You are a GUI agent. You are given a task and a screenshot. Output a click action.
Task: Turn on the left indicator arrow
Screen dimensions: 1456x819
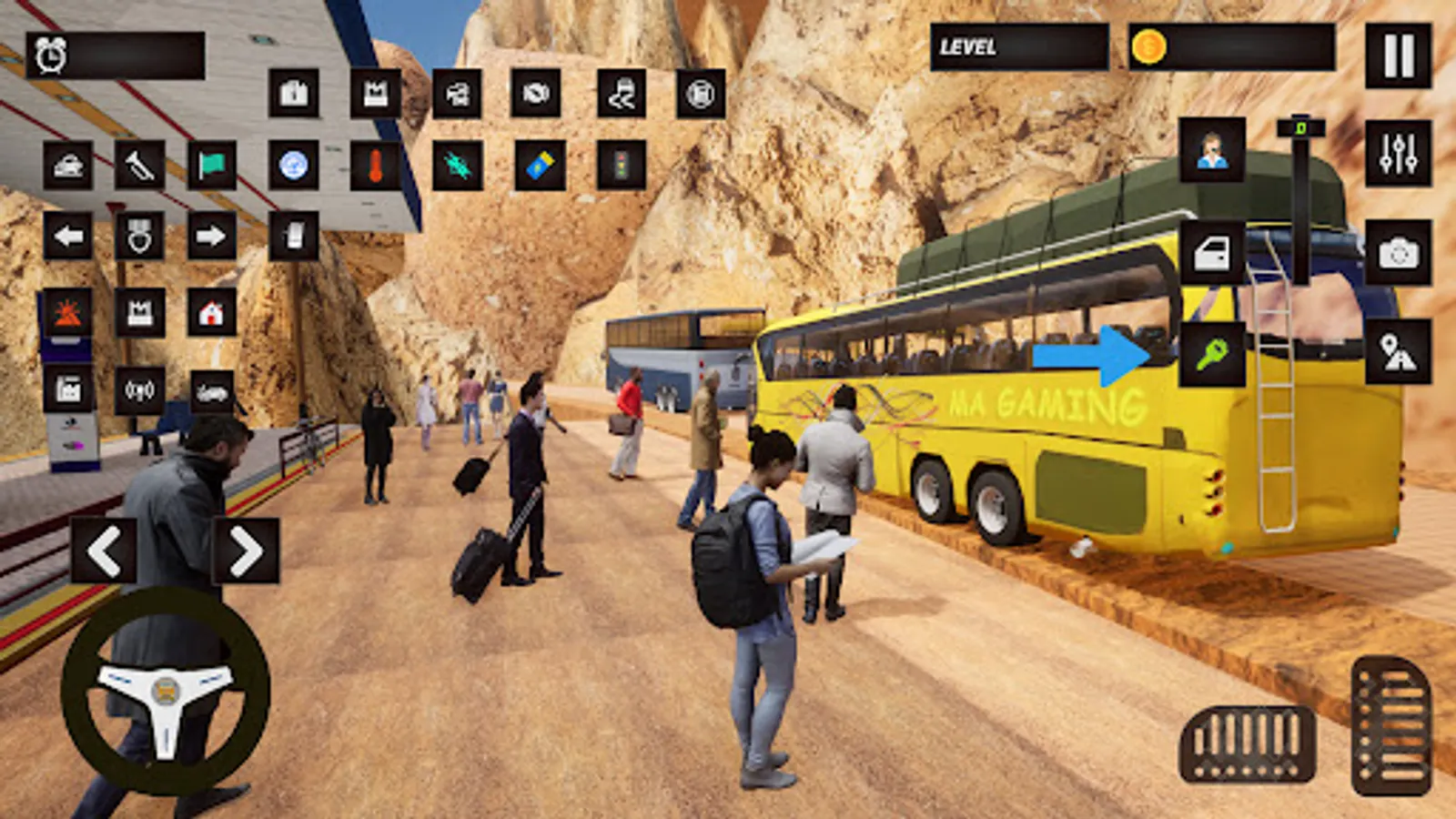68,237
